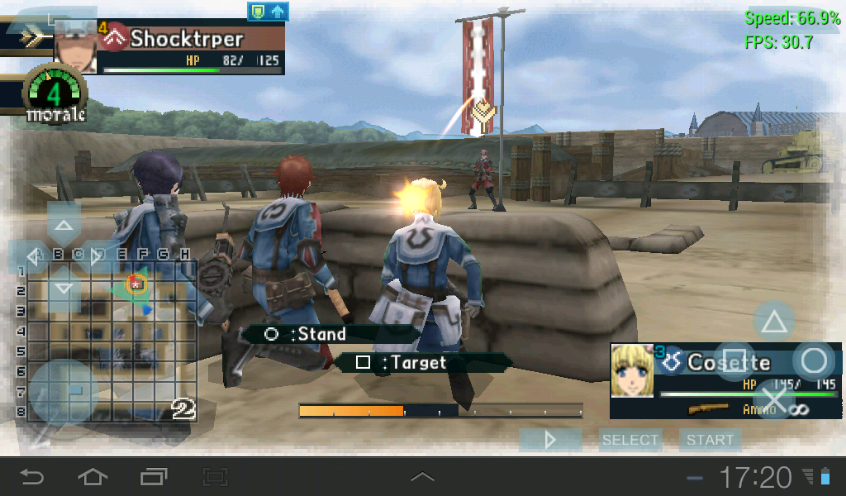Tap the on-screen cross touch button

(x=773, y=400)
